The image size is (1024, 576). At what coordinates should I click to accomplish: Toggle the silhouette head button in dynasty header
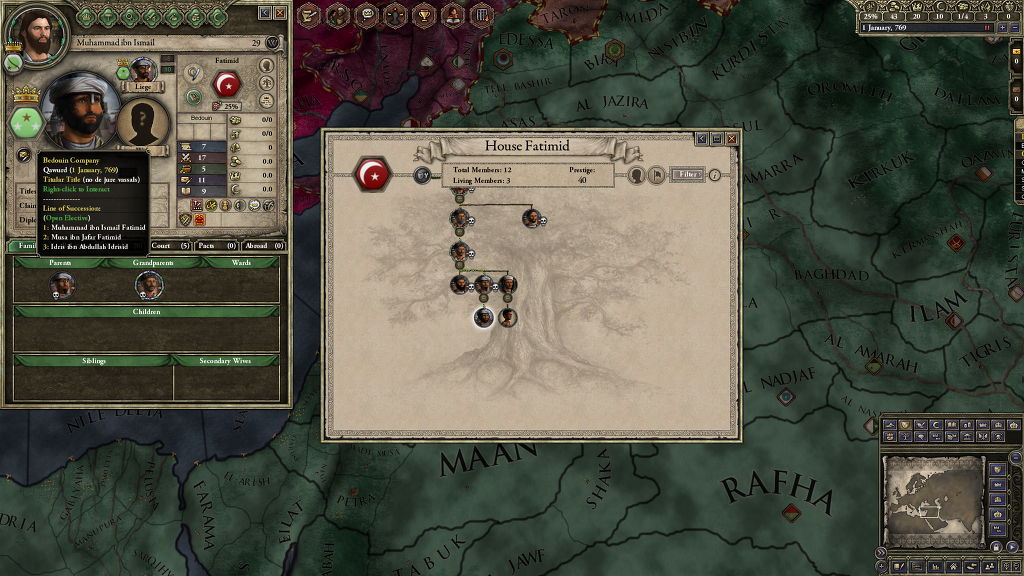(x=635, y=175)
